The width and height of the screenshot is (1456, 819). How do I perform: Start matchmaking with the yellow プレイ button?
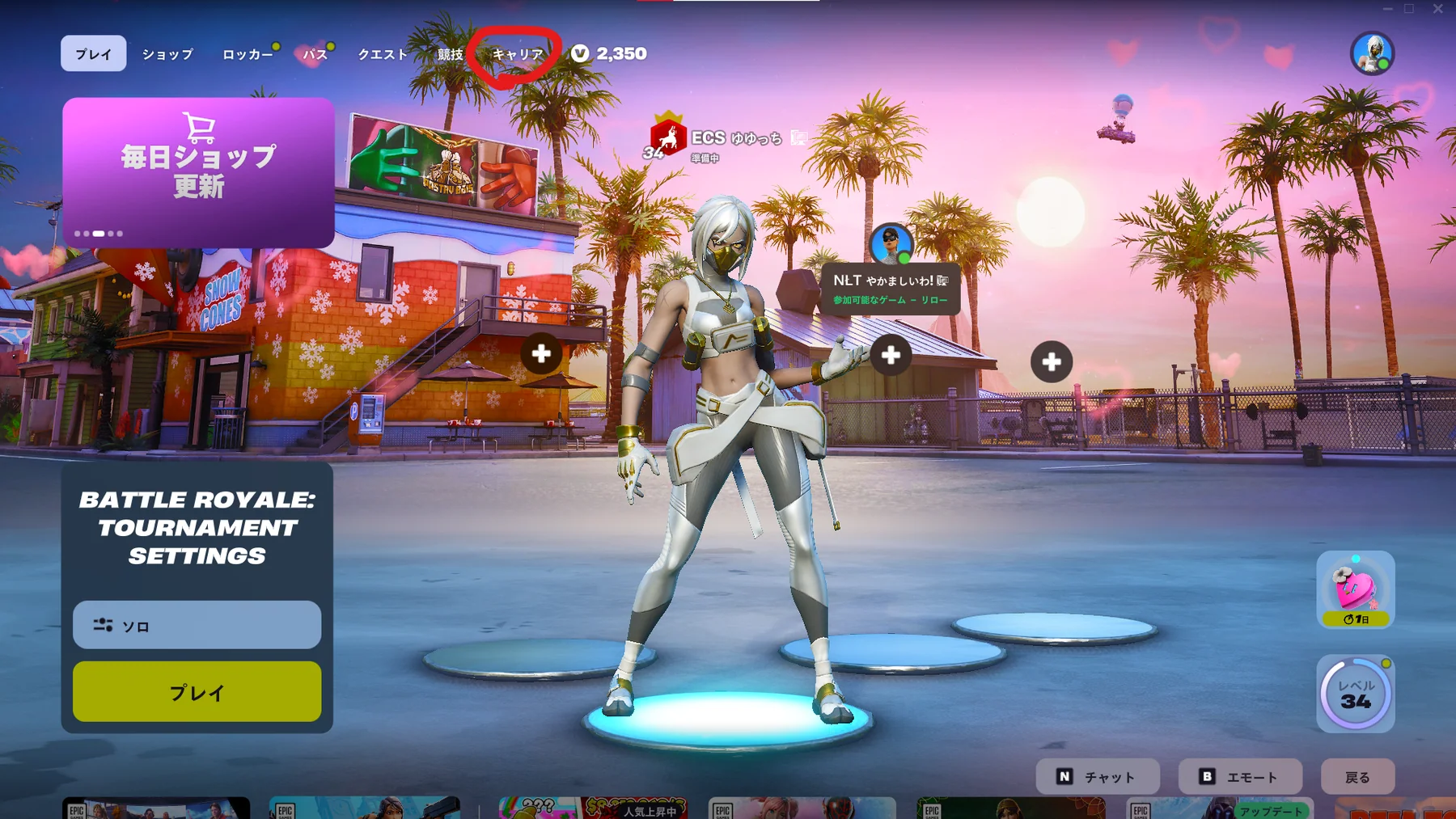point(197,692)
